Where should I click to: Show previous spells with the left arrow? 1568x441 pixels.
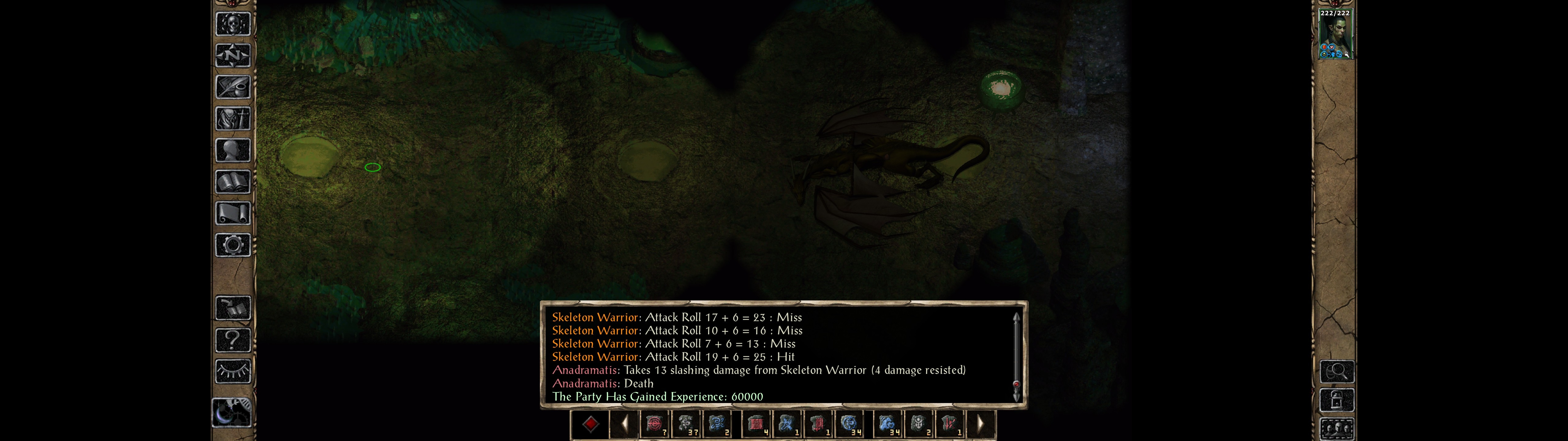tap(624, 423)
